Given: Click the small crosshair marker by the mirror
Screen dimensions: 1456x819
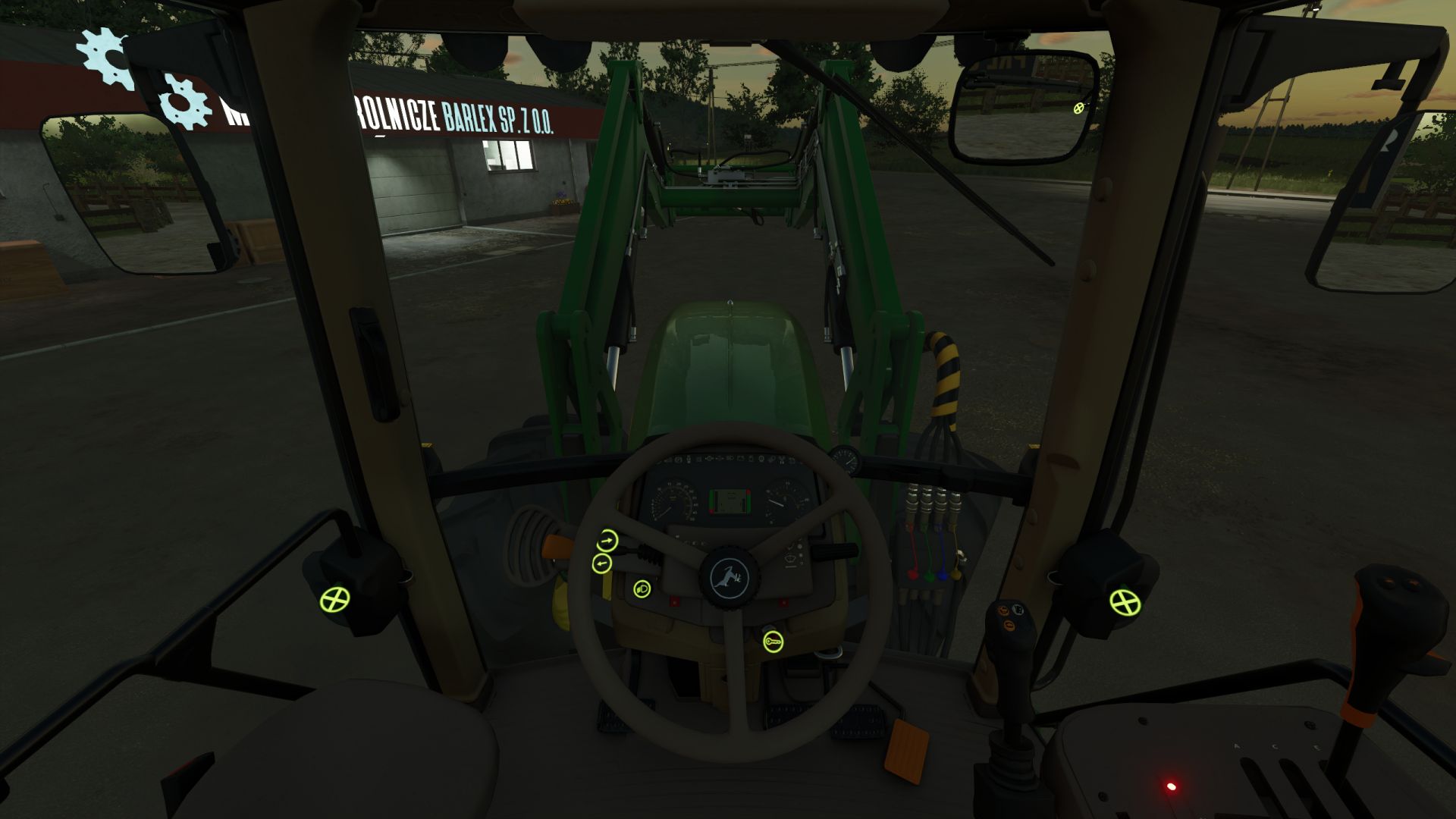Looking at the screenshot, I should 1079,108.
